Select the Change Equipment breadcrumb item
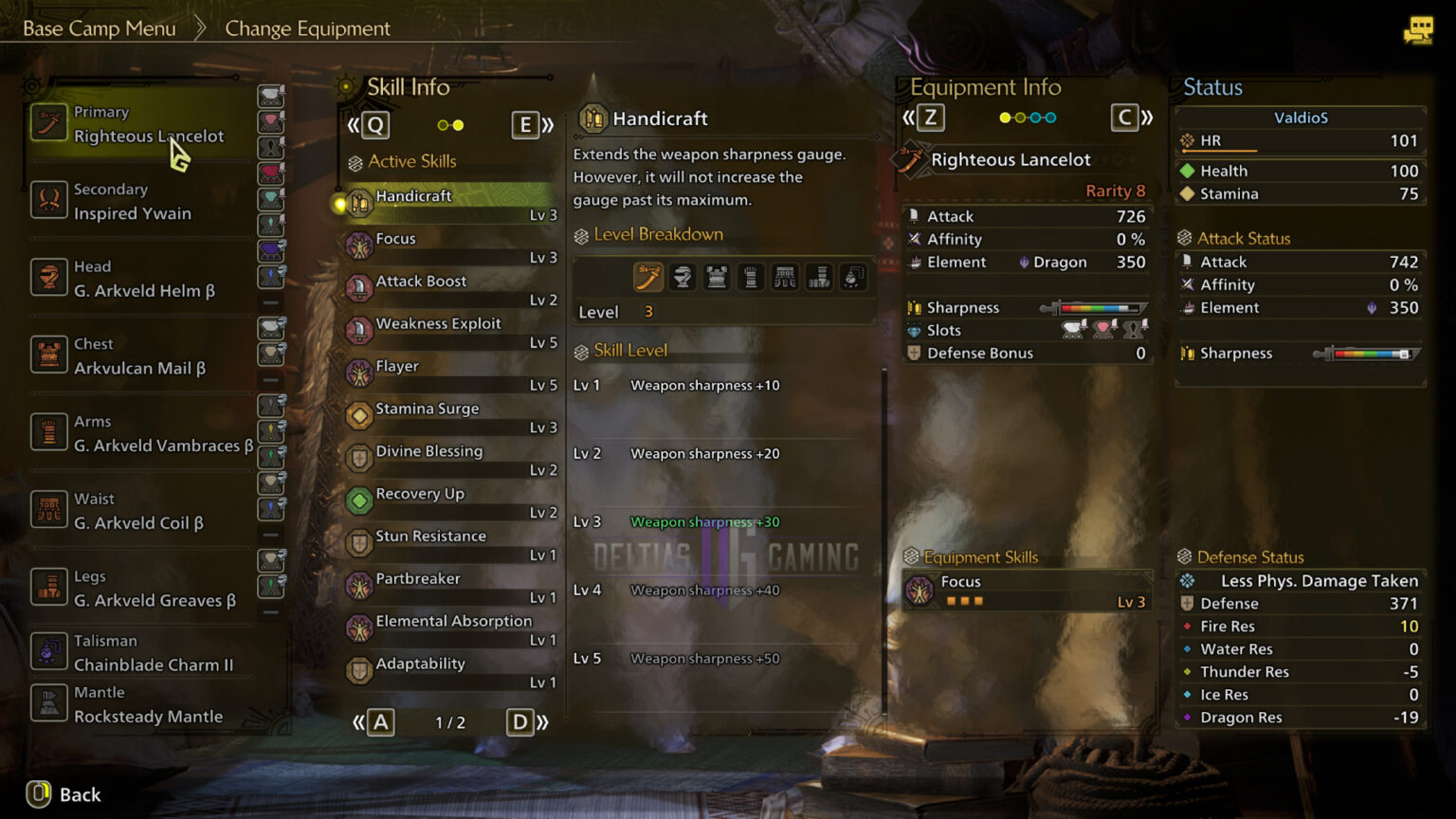 (307, 27)
